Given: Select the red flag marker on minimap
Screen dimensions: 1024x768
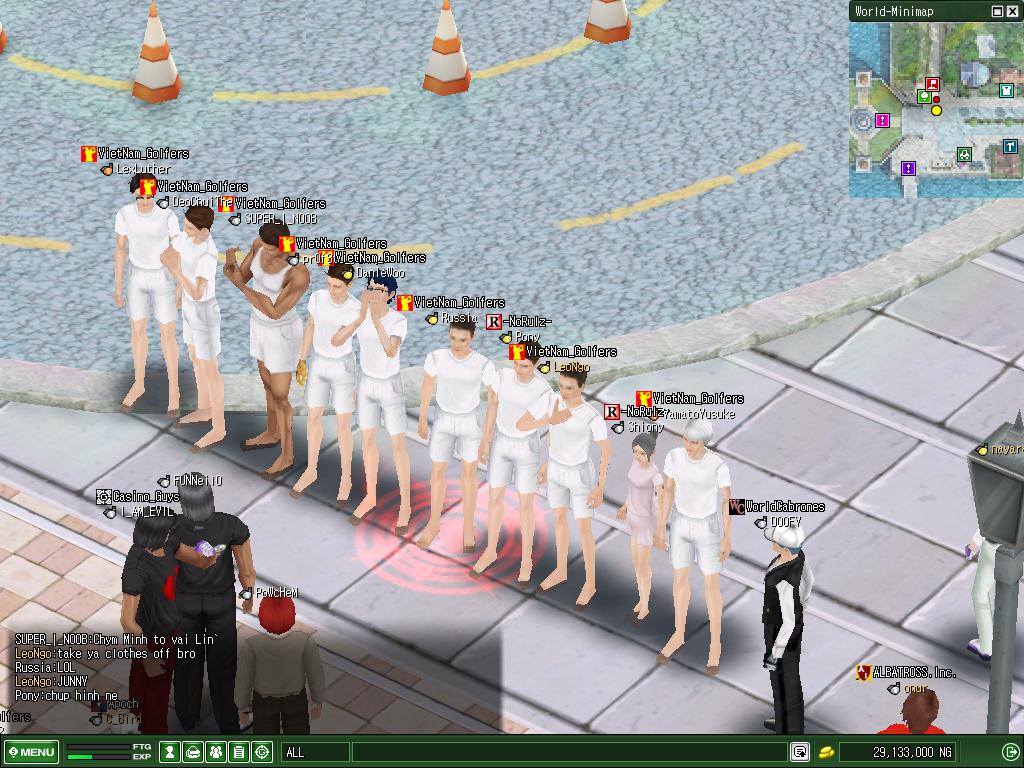Looking at the screenshot, I should (933, 85).
